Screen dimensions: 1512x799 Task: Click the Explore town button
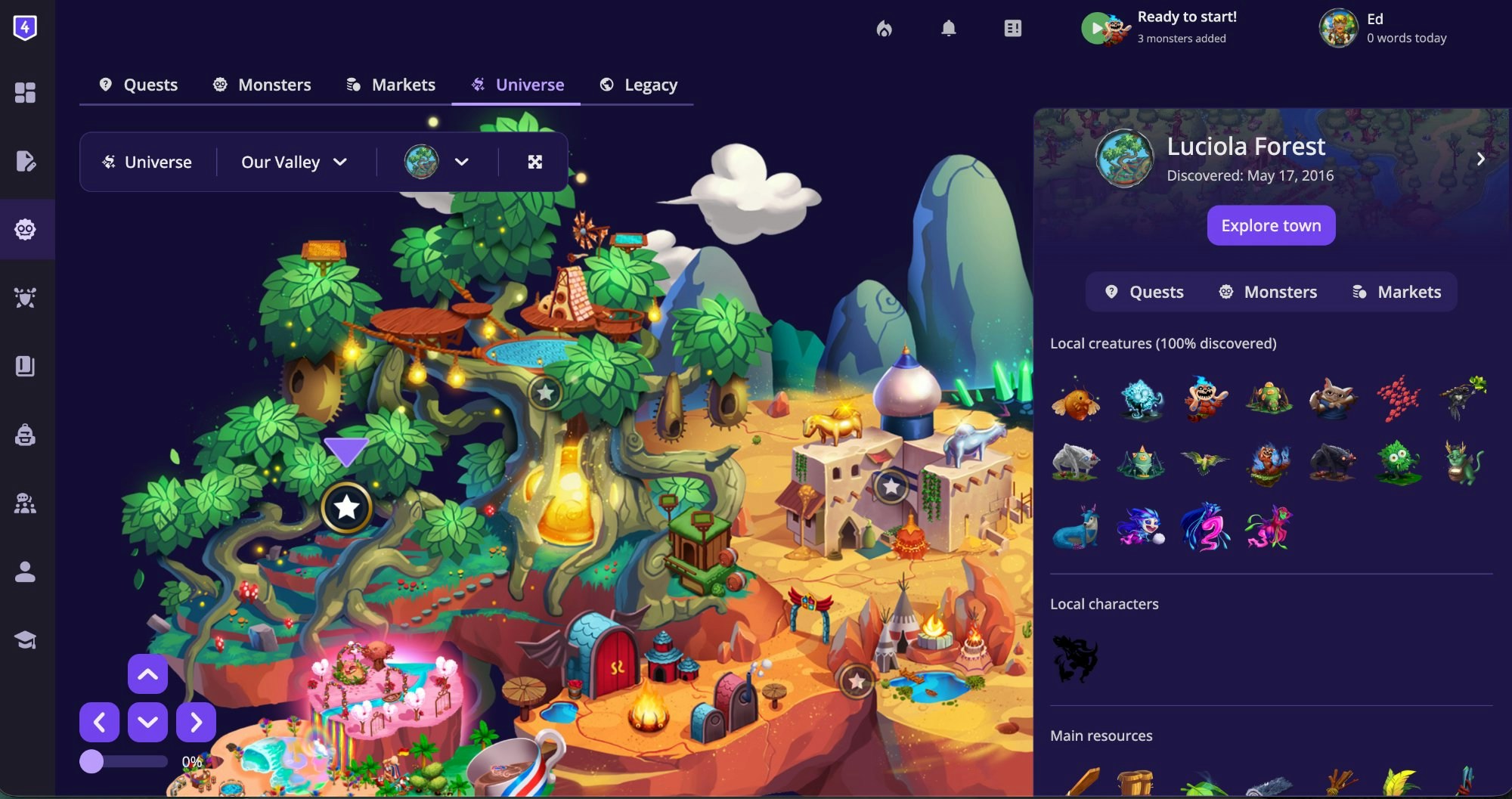pos(1270,225)
